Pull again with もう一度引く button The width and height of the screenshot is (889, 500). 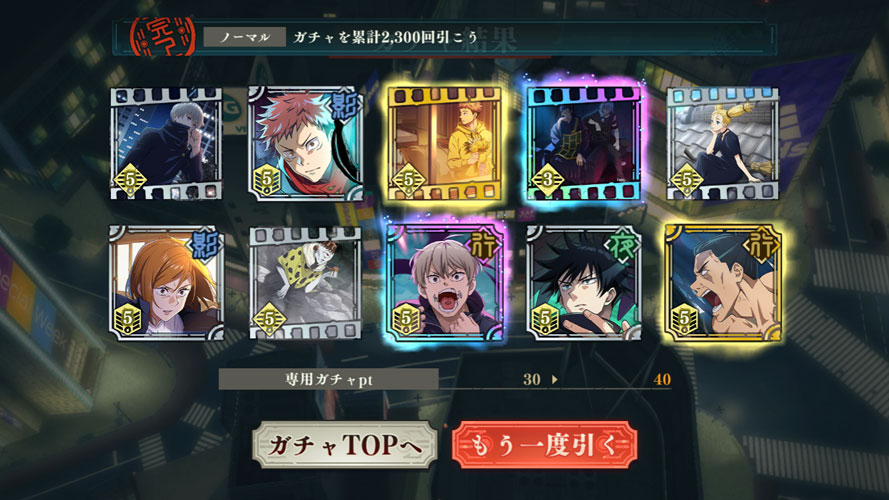(544, 446)
